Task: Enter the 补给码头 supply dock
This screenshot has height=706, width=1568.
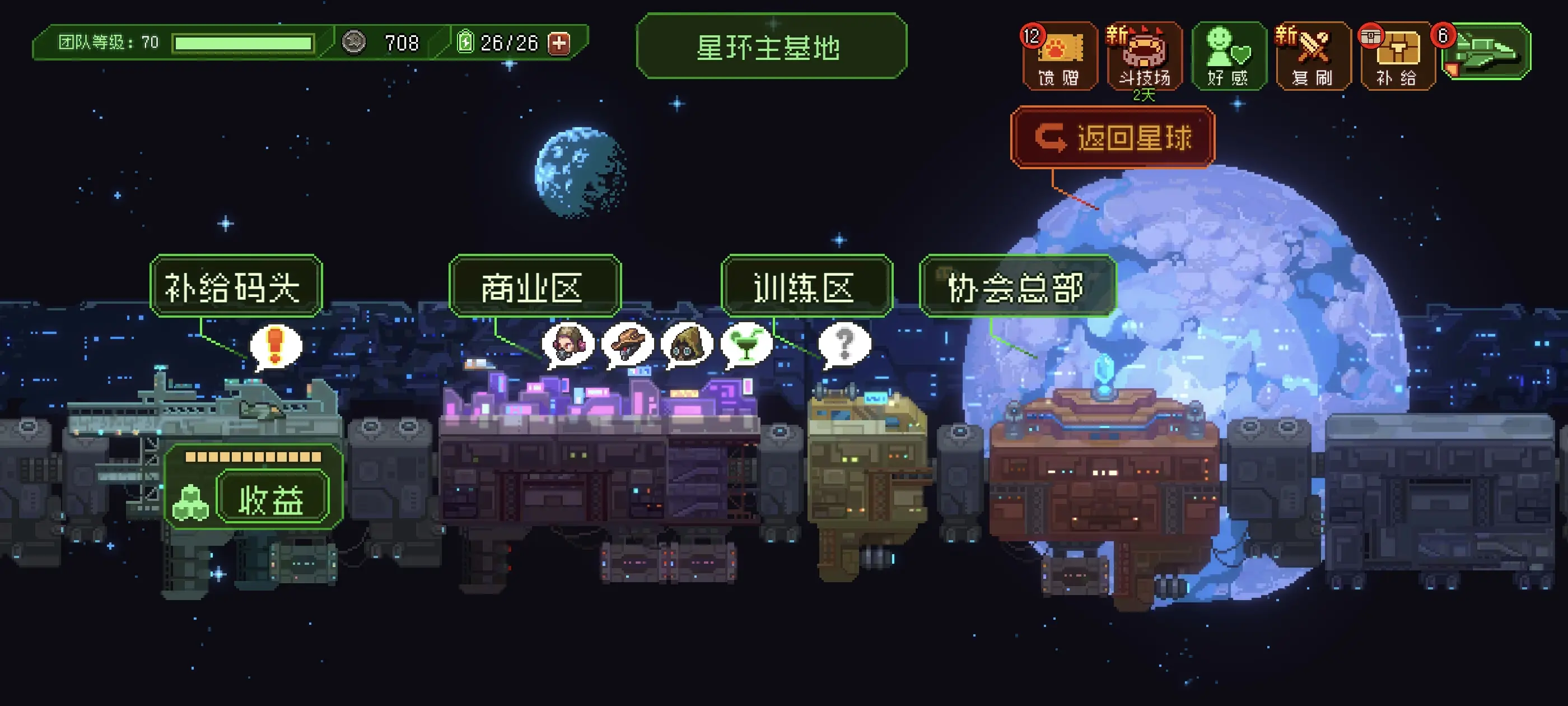Action: point(236,286)
